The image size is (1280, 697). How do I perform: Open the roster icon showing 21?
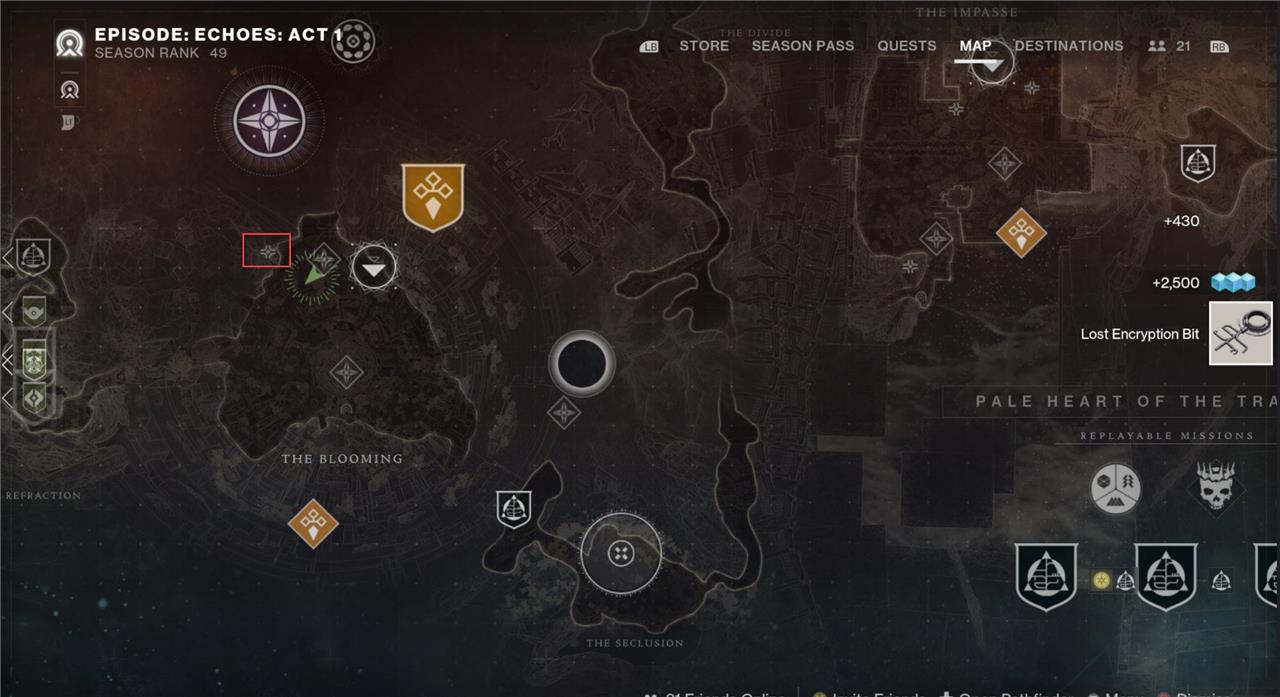[x=1169, y=46]
